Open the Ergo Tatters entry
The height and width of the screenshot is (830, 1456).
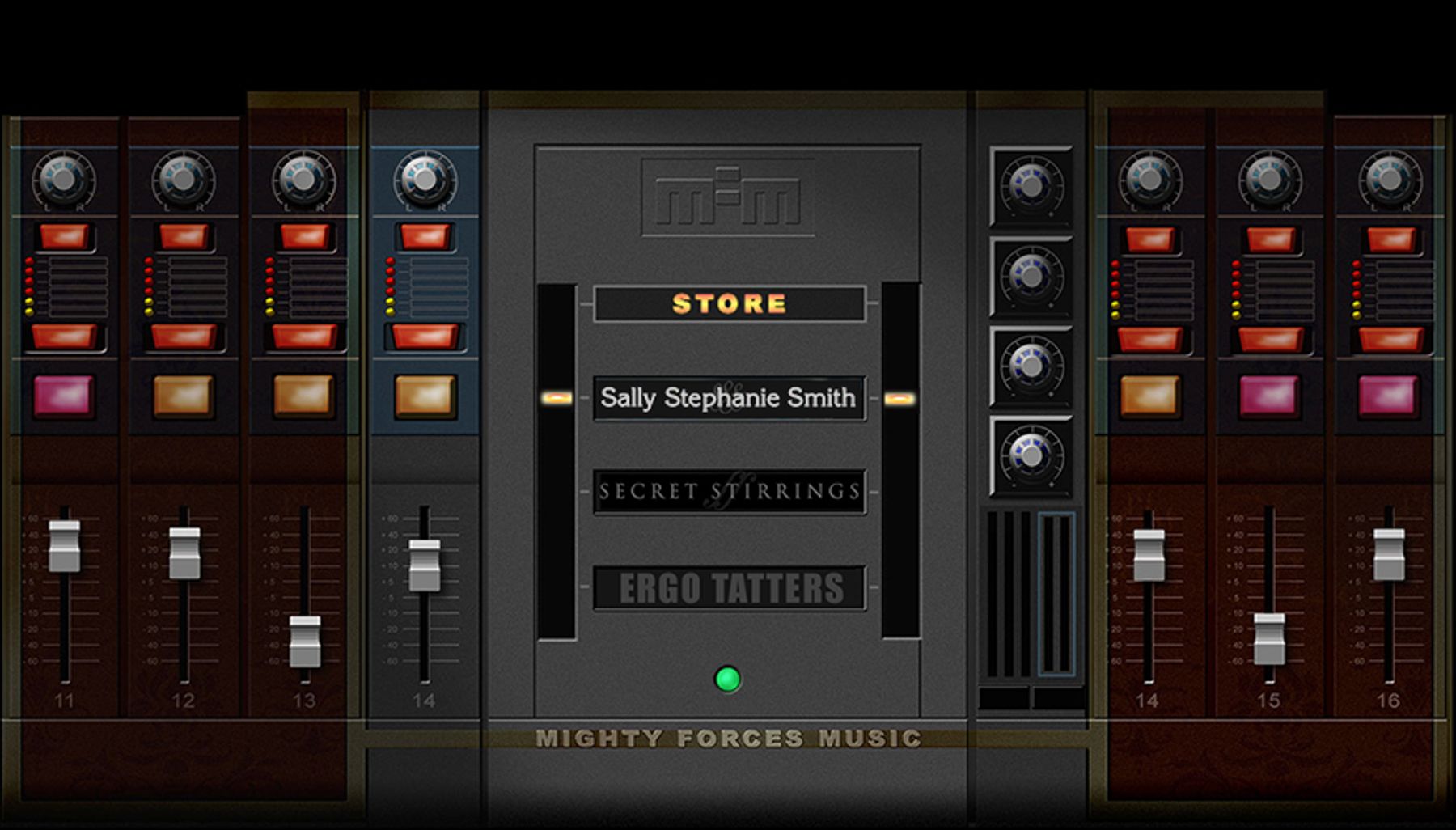(729, 588)
